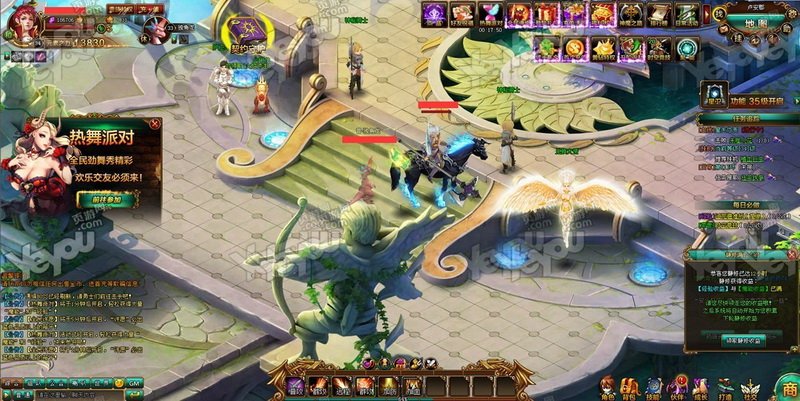
Task: Open the 热舞派对 timer icon in top bar
Action: [491, 14]
